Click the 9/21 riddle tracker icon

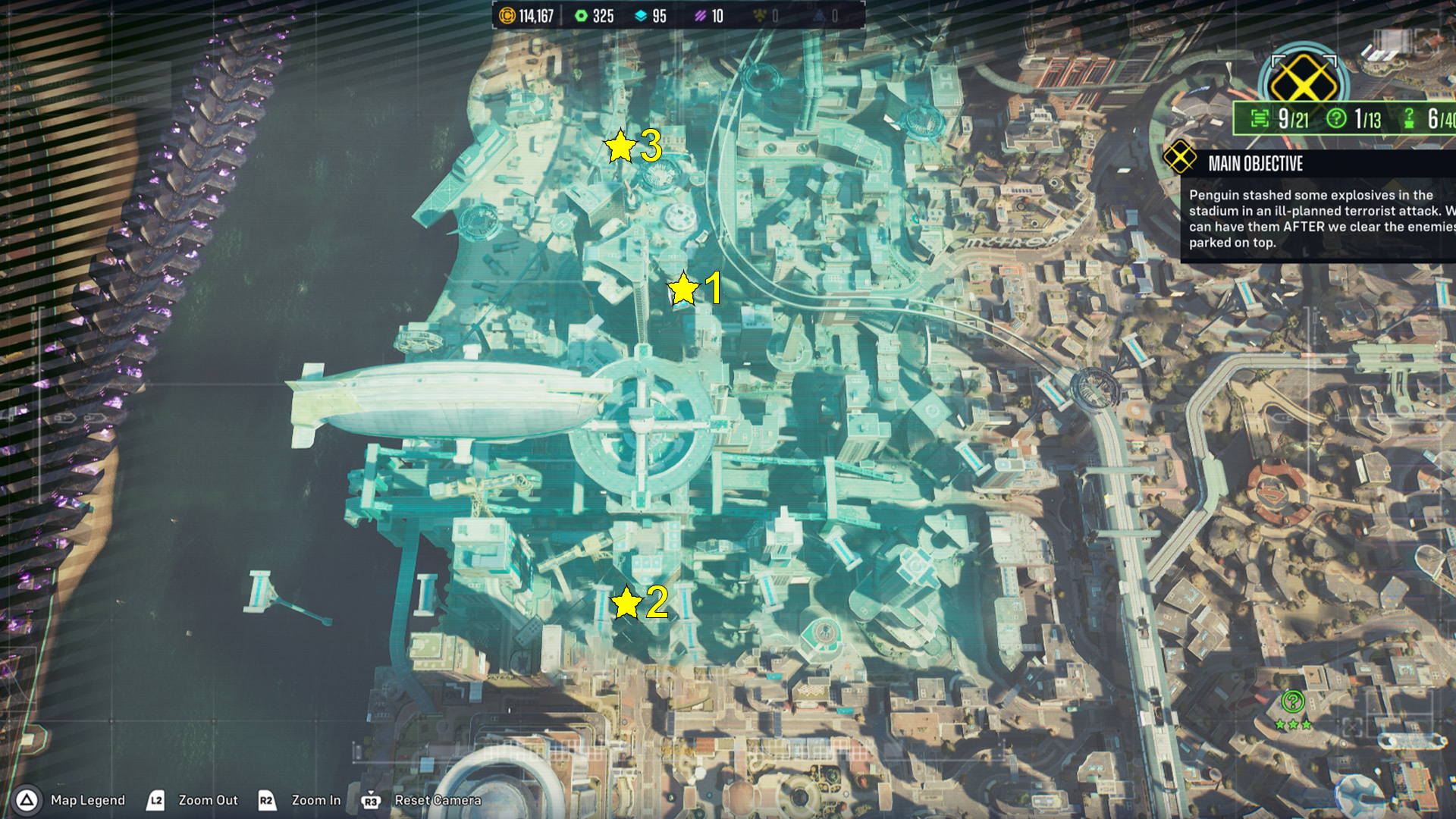1260,118
